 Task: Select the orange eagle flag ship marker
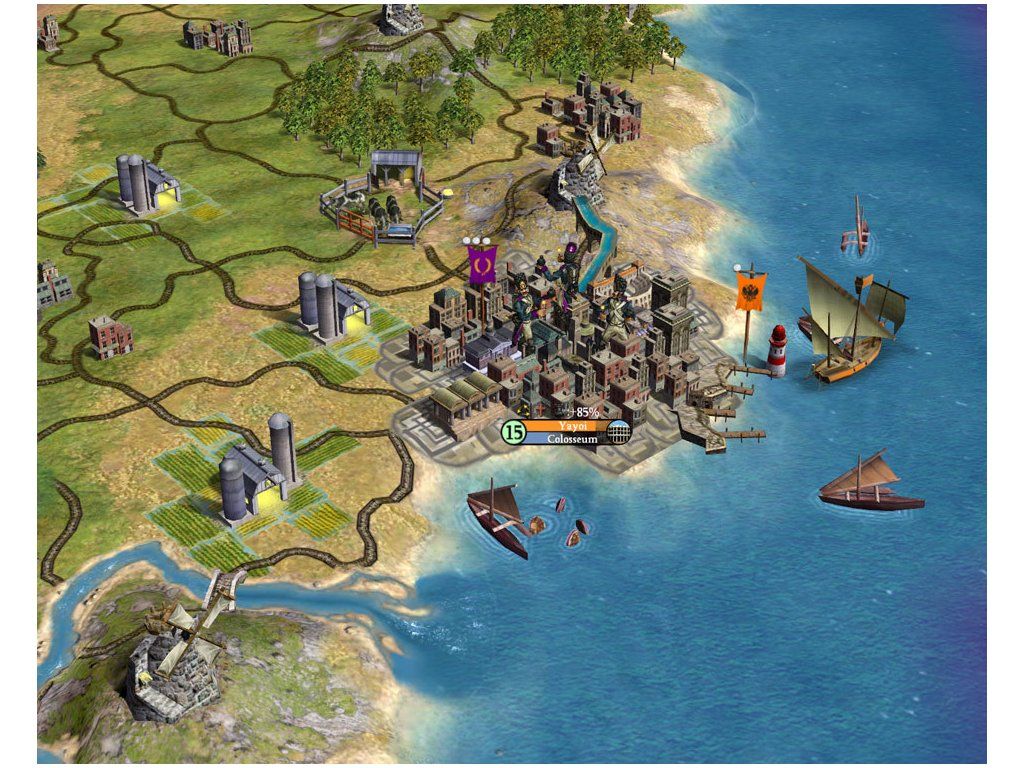pos(751,293)
